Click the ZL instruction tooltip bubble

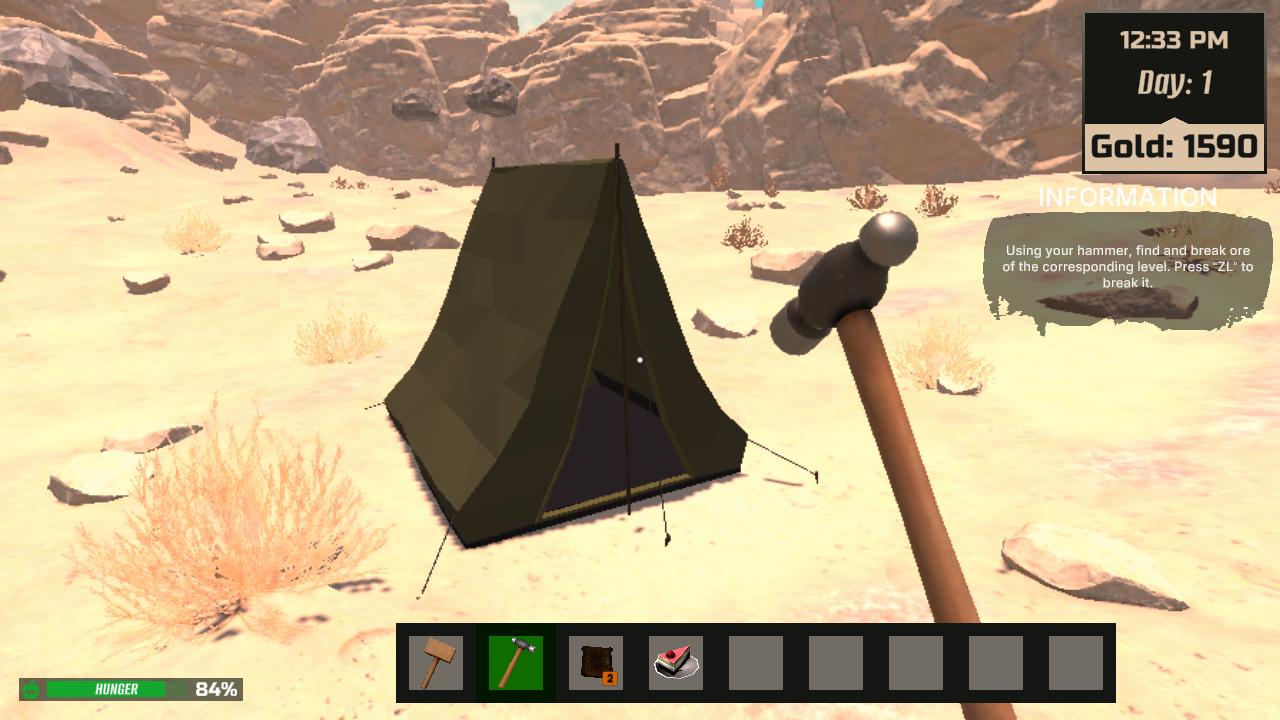pos(1128,265)
